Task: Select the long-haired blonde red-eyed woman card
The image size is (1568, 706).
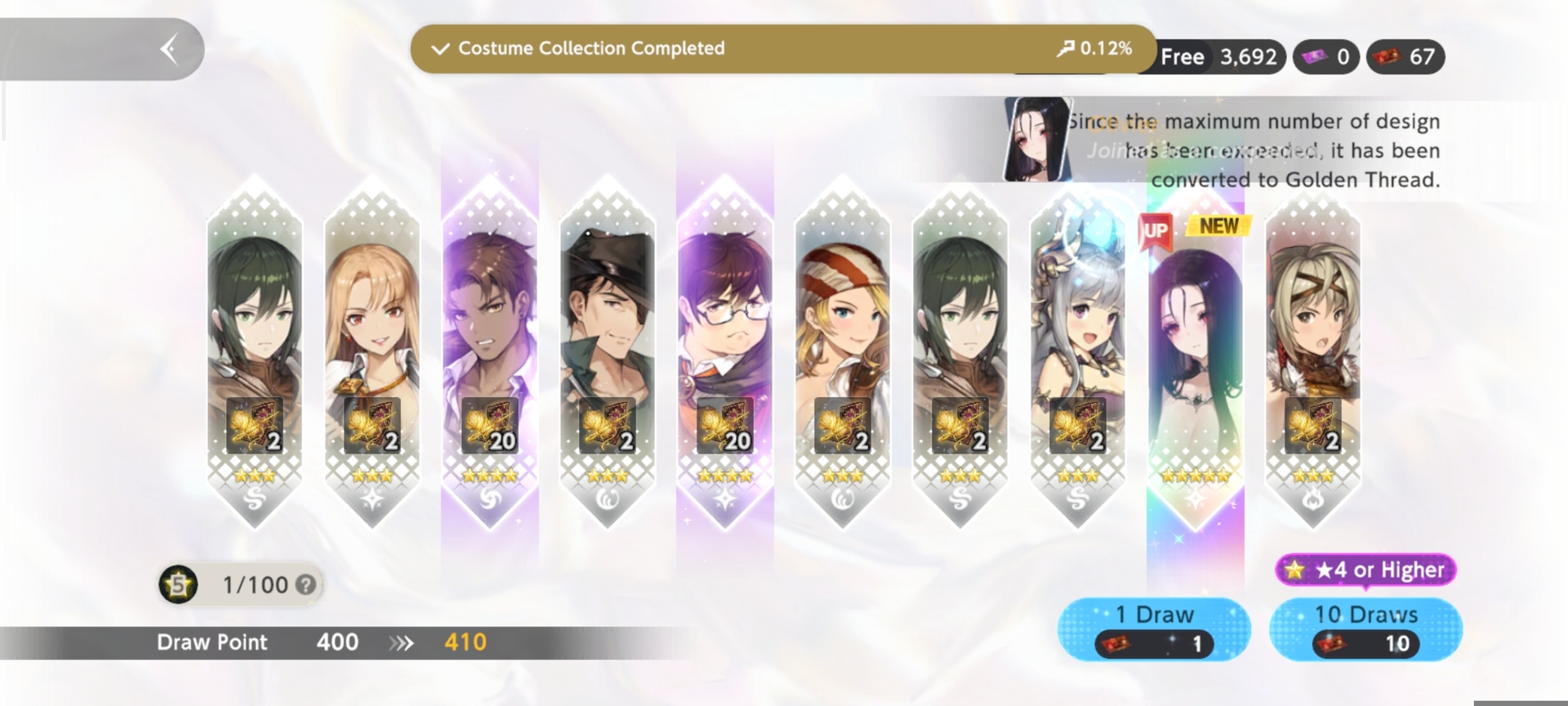Action: pyautogui.click(x=372, y=351)
